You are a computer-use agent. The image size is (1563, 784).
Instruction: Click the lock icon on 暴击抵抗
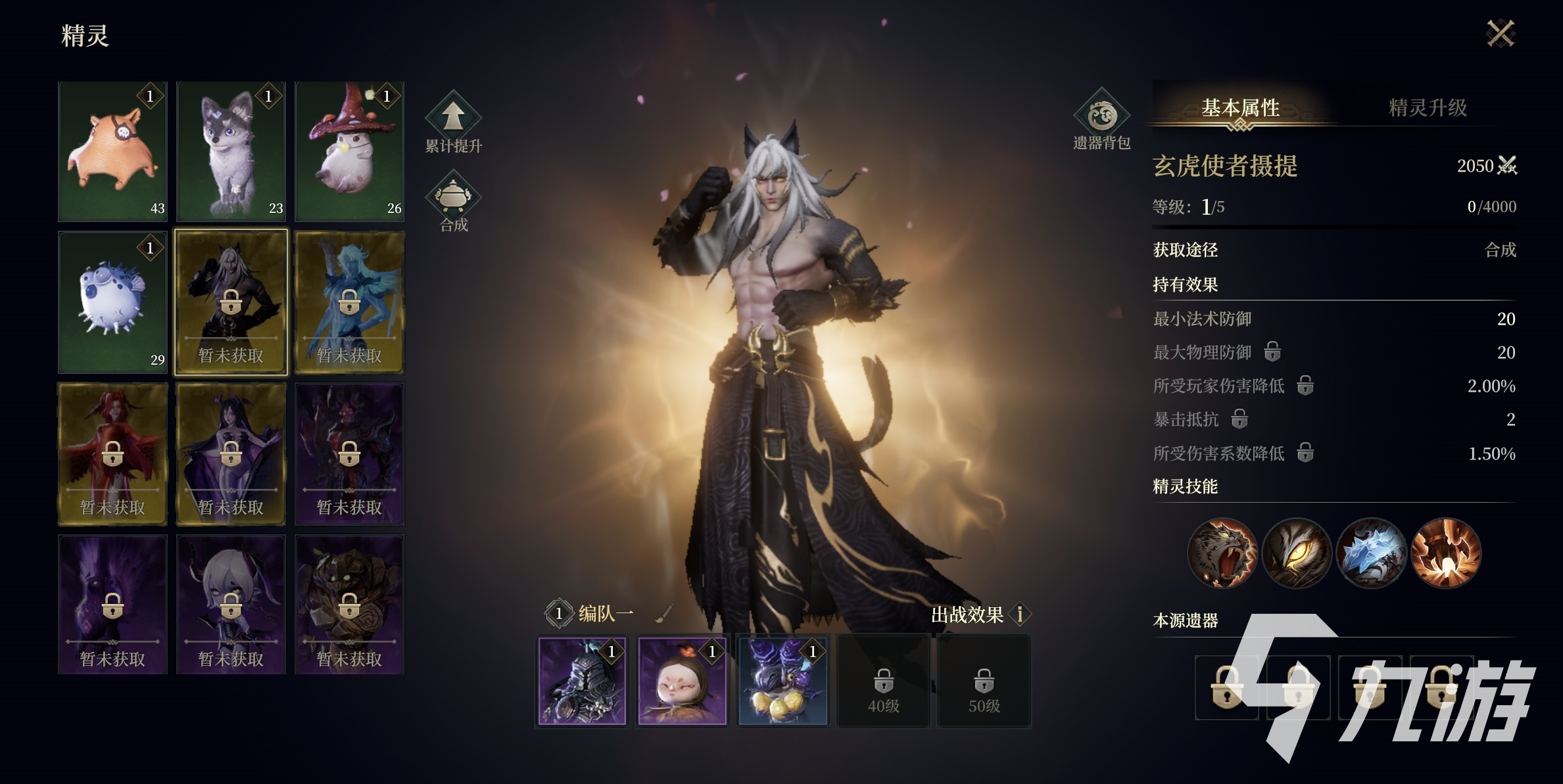tap(1240, 419)
